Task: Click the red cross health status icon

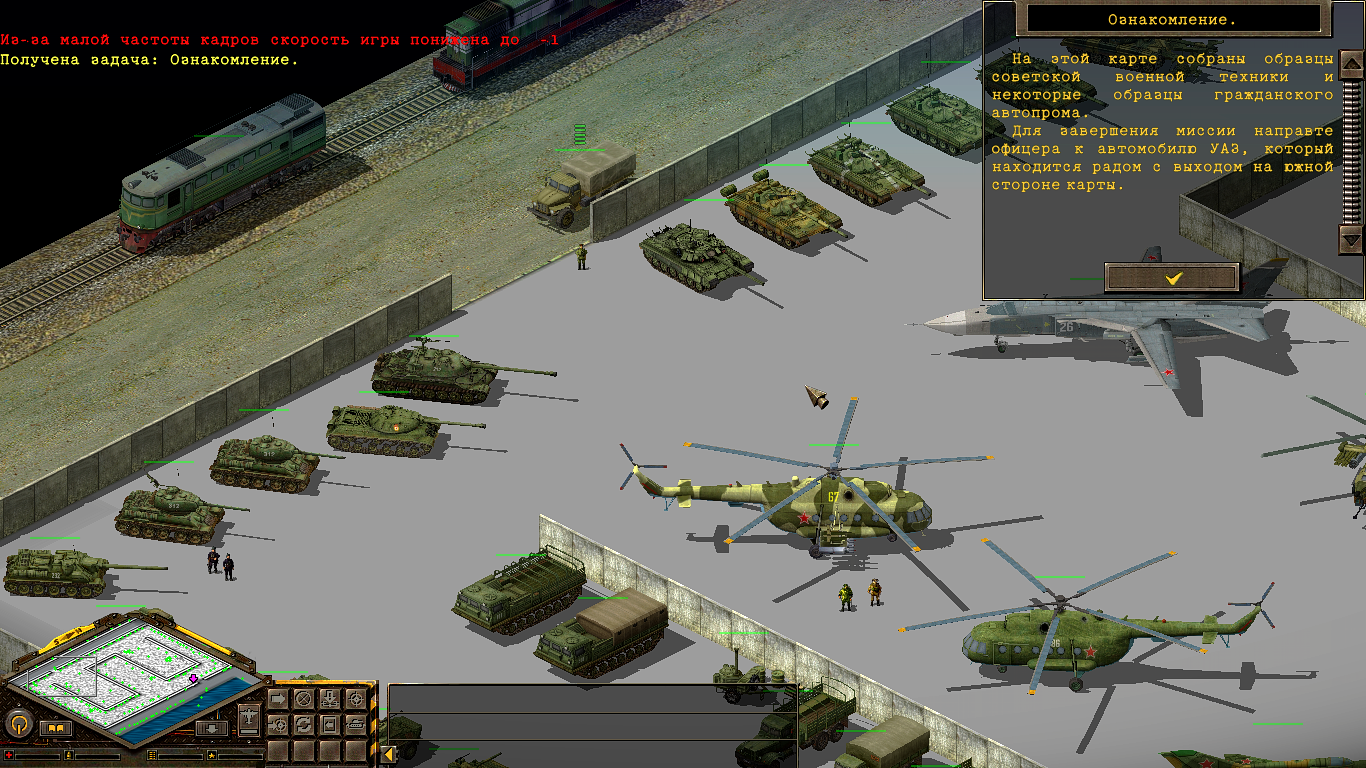Action: tap(9, 756)
